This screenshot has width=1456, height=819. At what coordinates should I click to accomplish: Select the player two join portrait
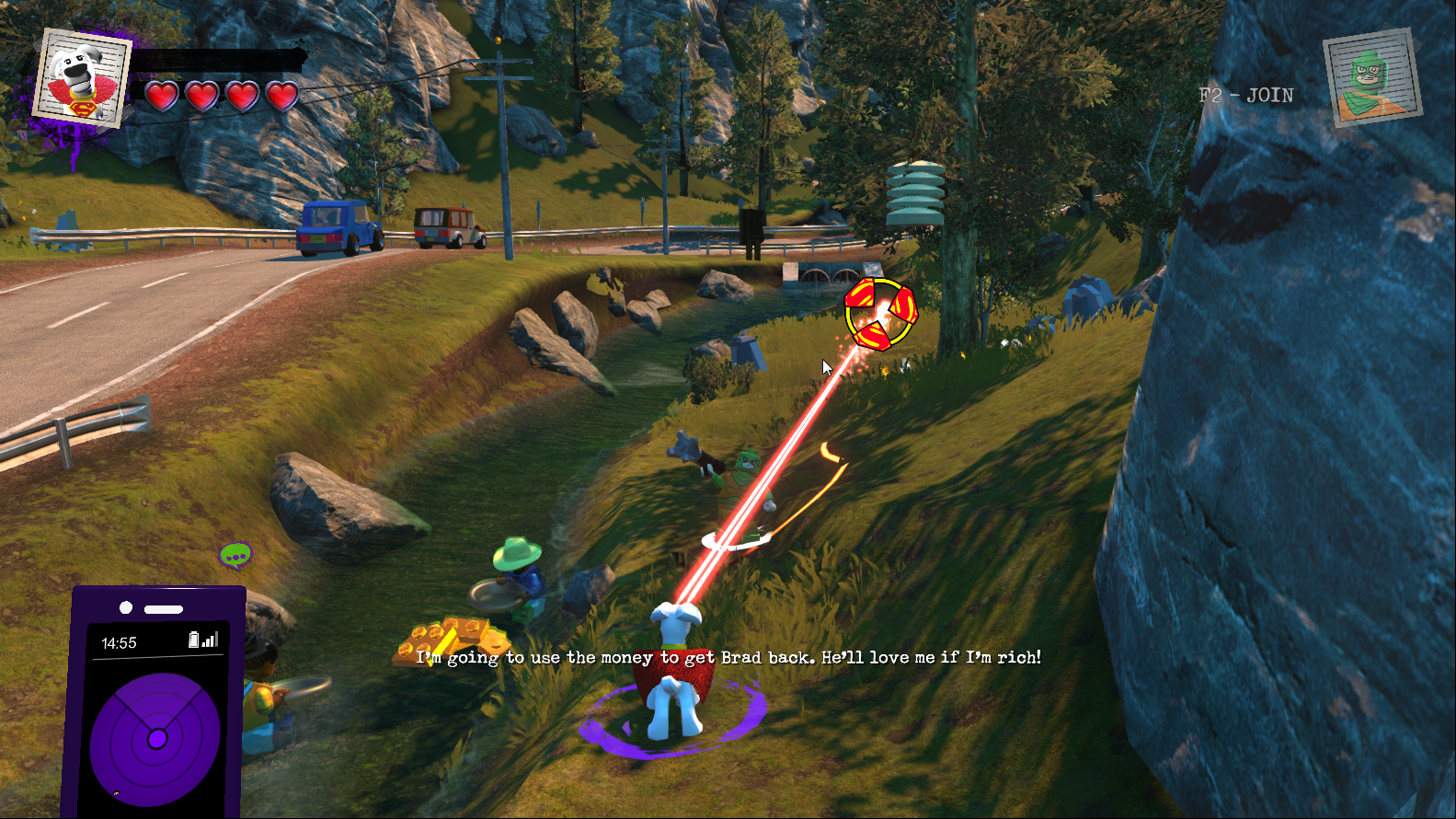pos(1372,78)
